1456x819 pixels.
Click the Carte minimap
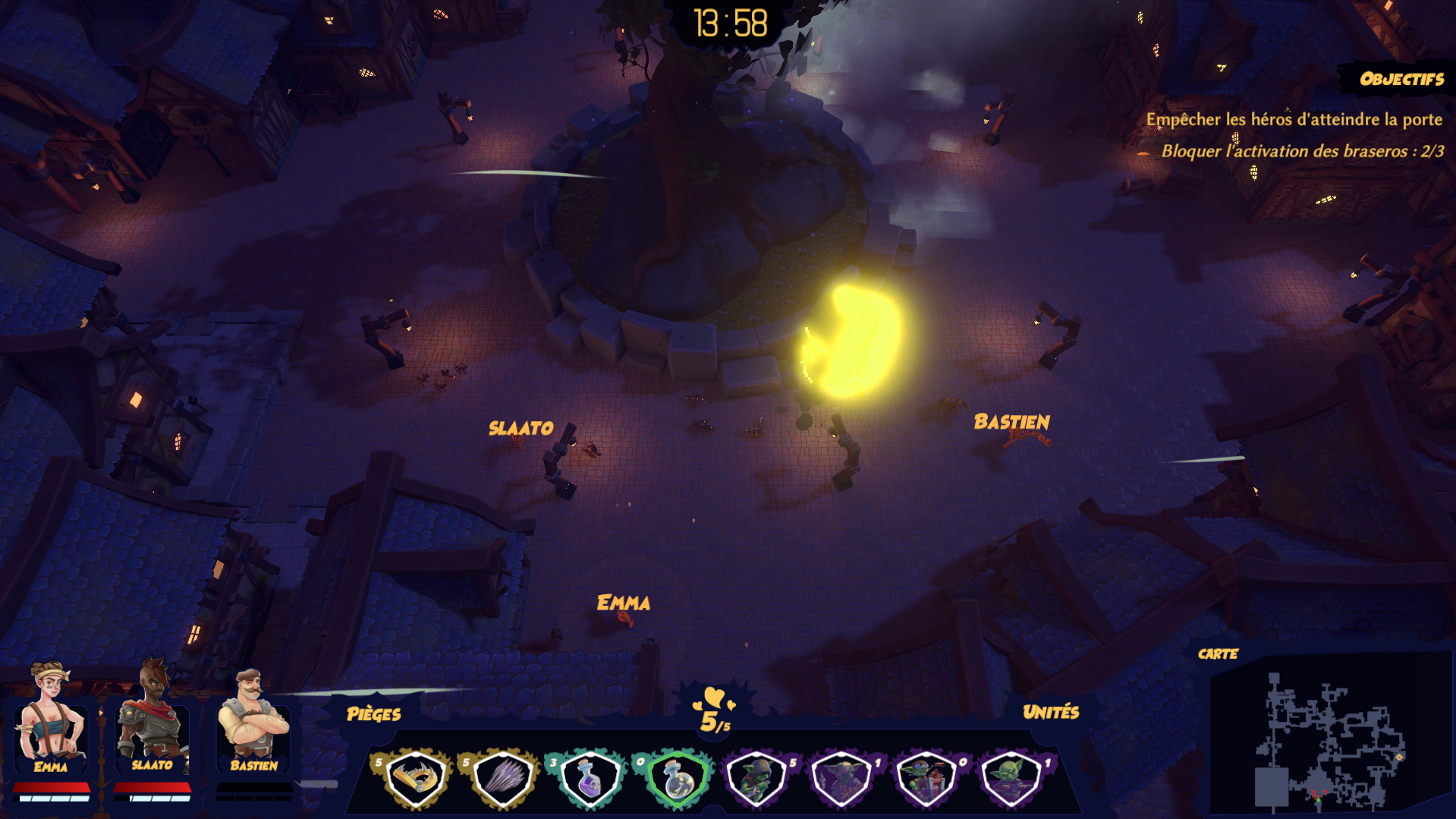click(1329, 740)
